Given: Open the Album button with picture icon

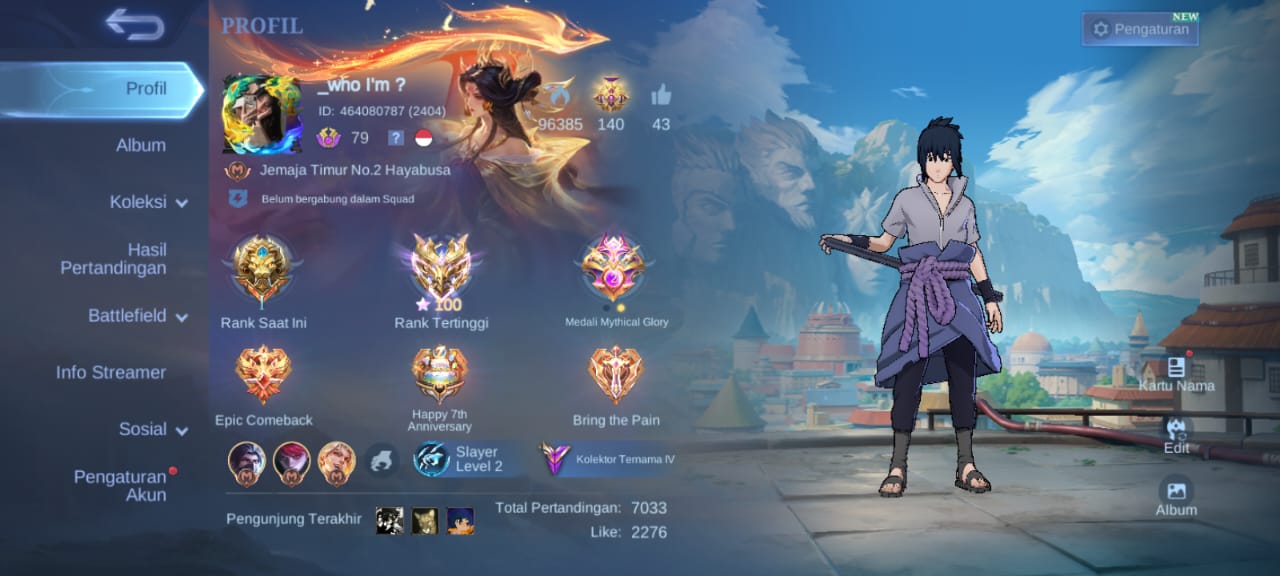Looking at the screenshot, I should click(x=1176, y=496).
